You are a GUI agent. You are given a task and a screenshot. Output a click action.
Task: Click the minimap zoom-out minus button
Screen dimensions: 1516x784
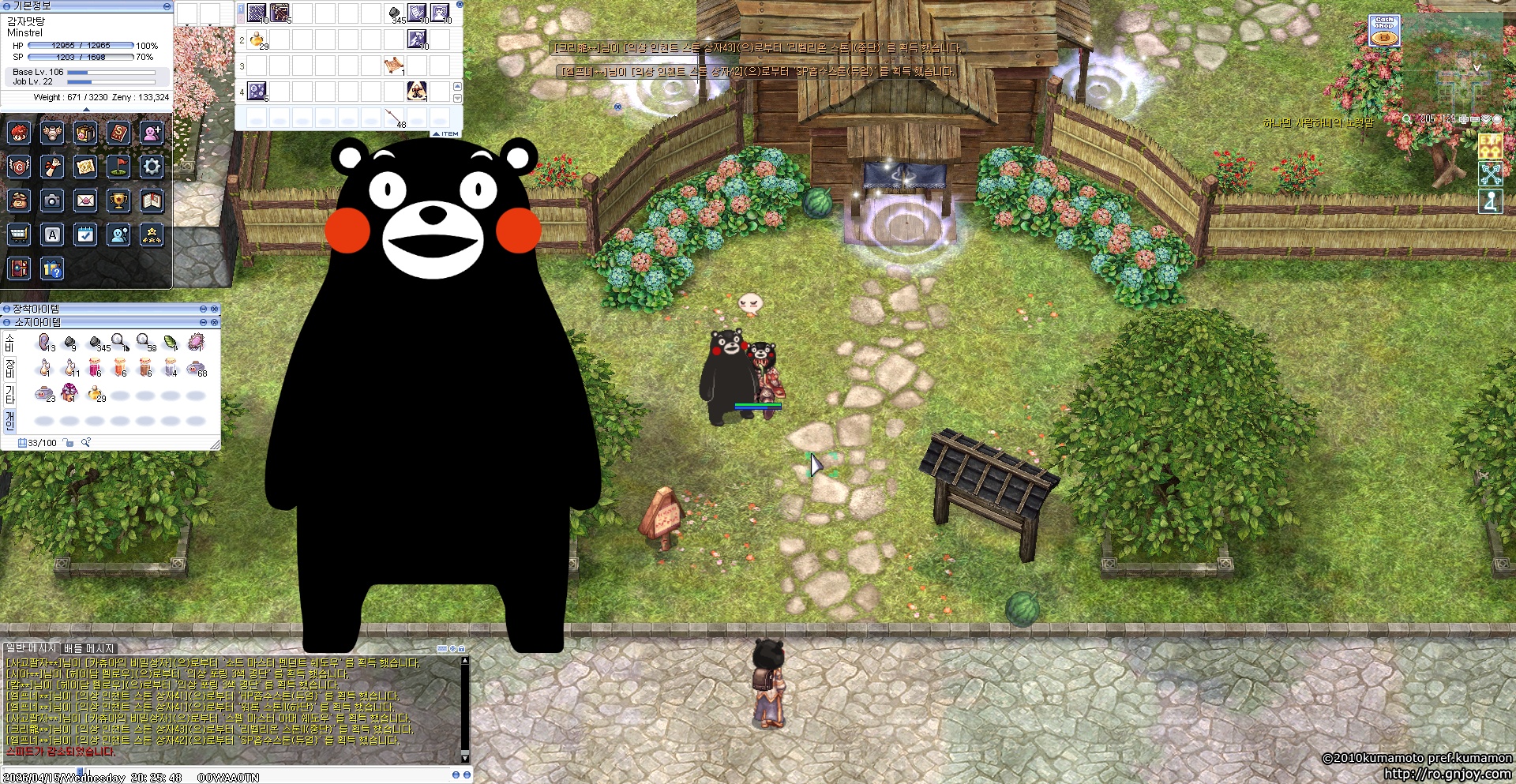(x=1474, y=119)
